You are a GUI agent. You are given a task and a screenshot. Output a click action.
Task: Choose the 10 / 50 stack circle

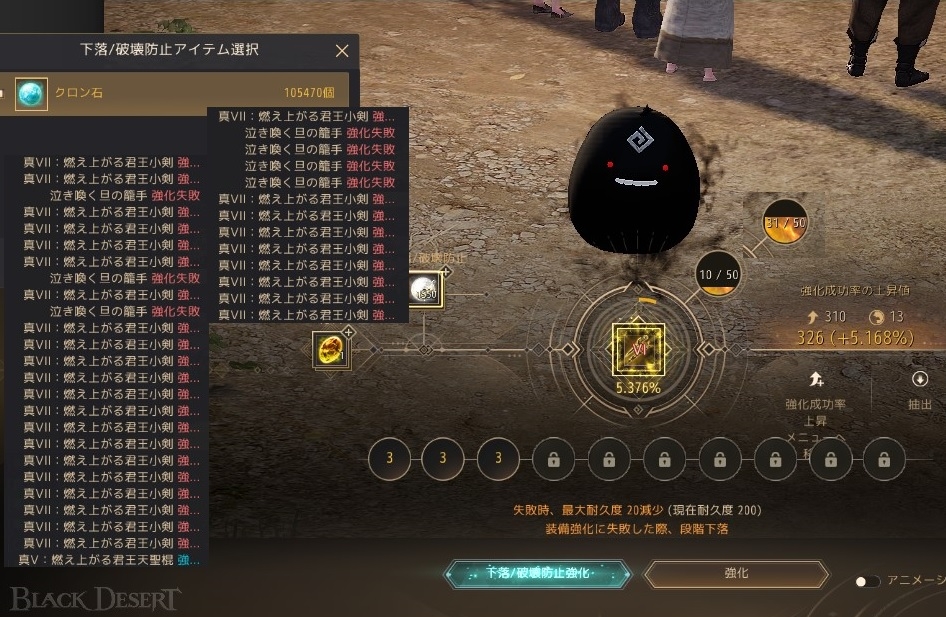718,274
